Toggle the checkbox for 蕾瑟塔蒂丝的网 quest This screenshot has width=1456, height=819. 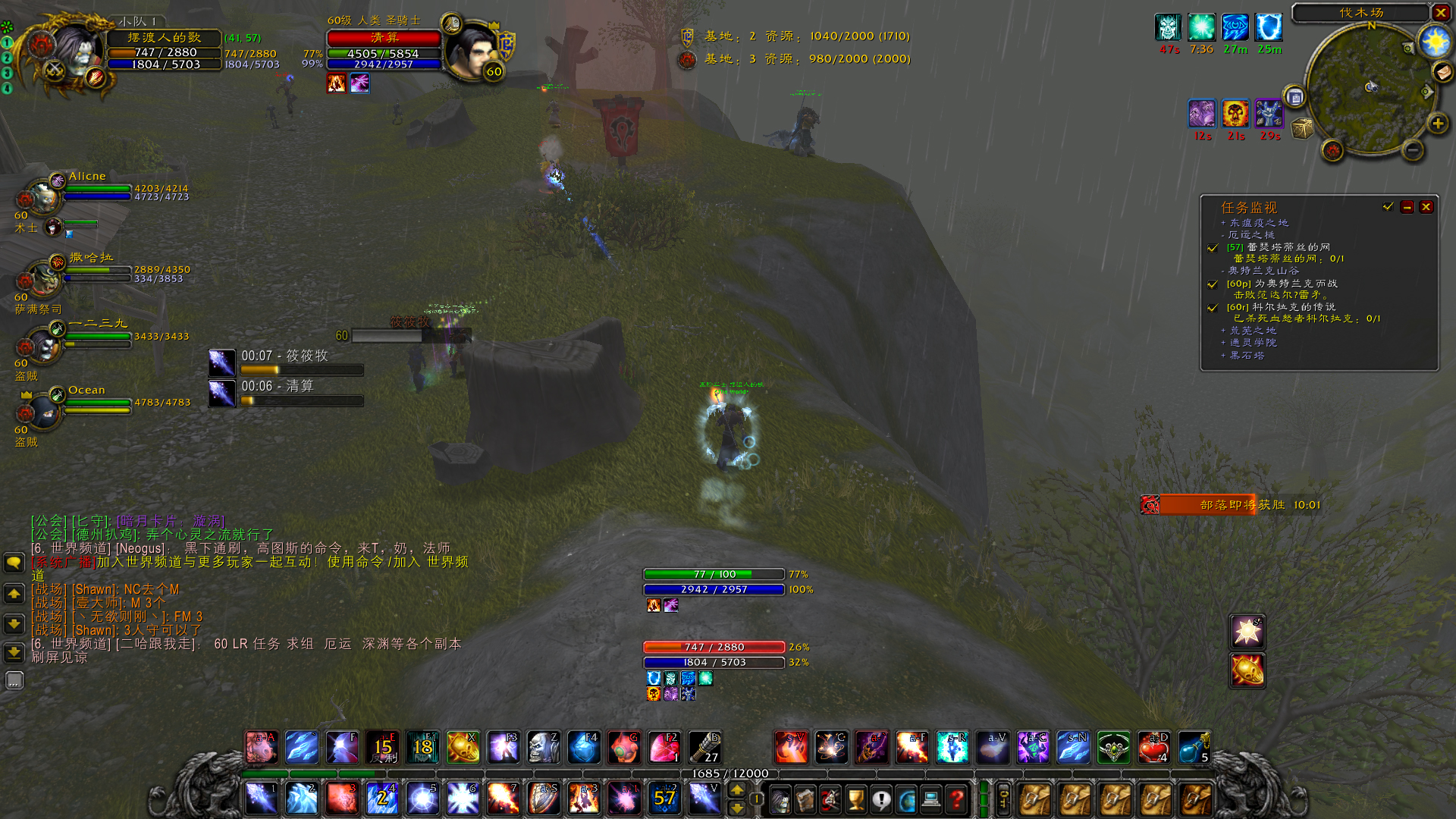[x=1213, y=248]
